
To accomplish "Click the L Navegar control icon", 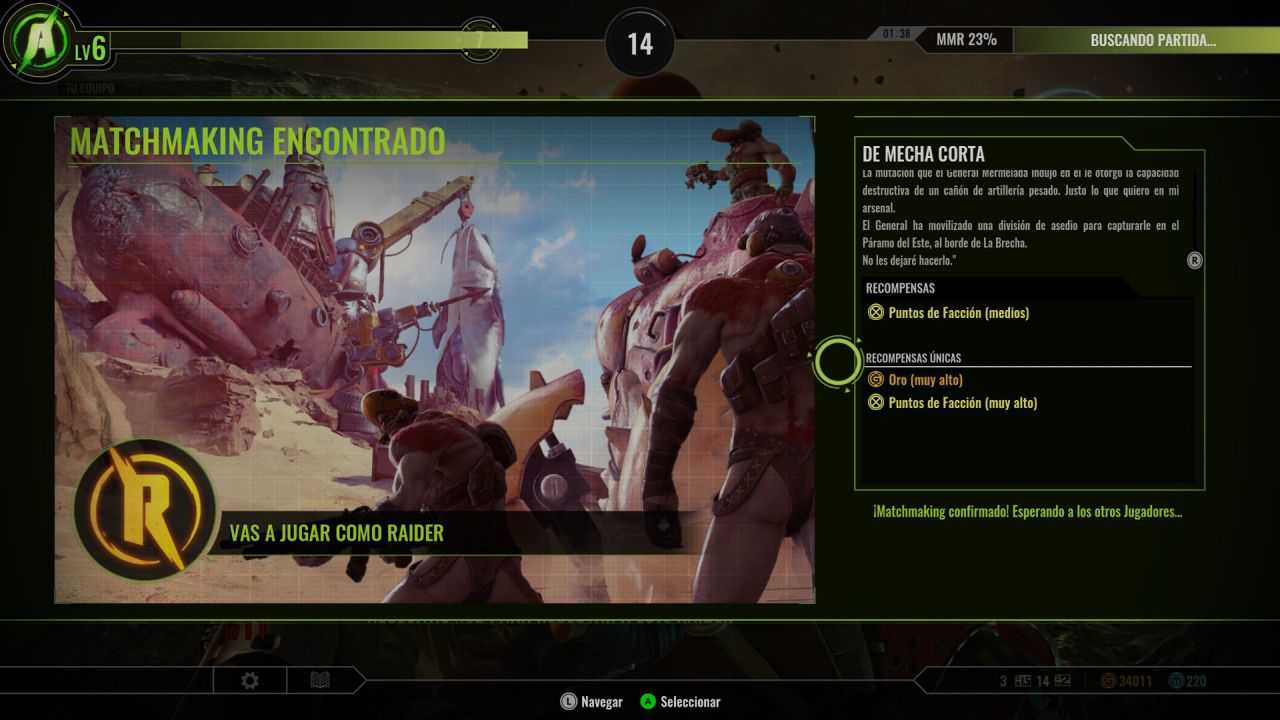I will click(567, 702).
